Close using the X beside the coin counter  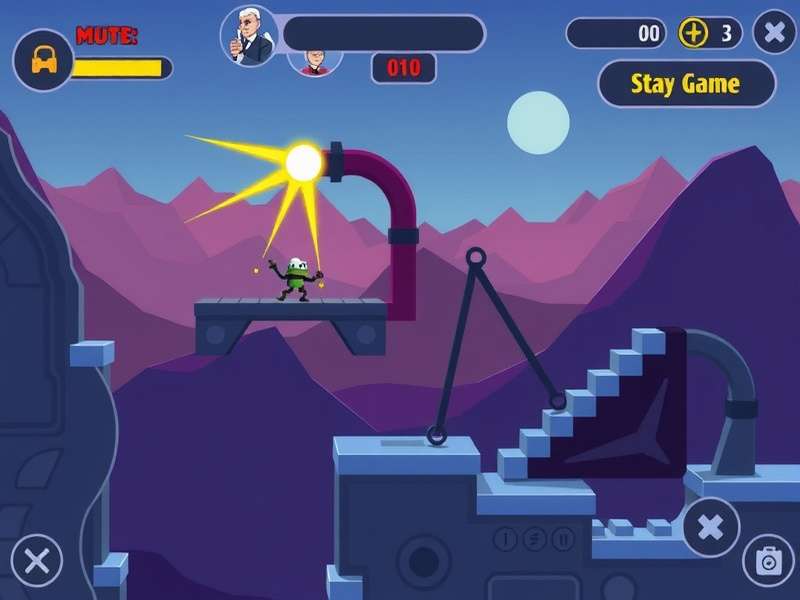click(774, 33)
